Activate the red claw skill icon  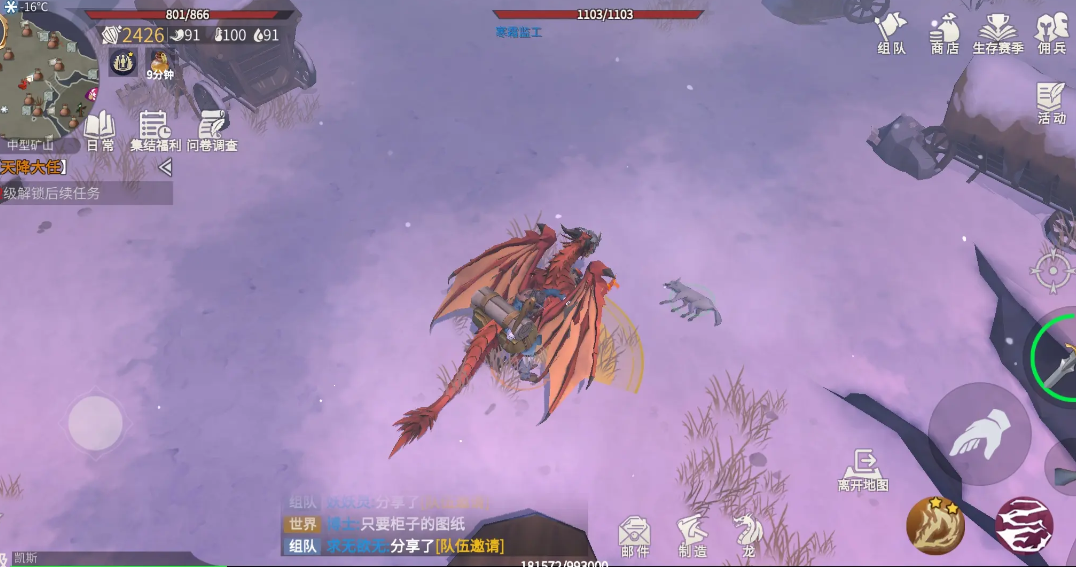pos(1024,525)
